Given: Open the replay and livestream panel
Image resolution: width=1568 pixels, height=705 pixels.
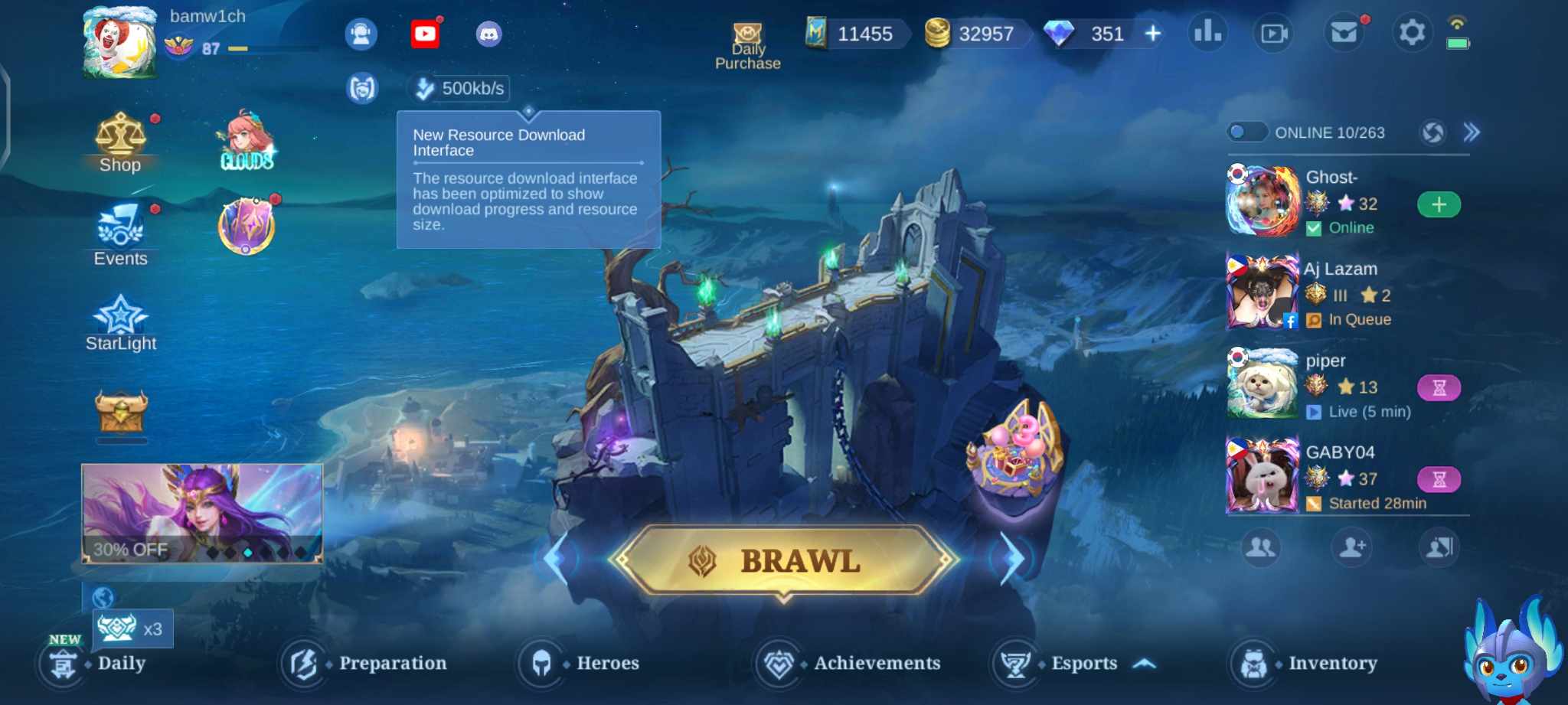Looking at the screenshot, I should [1273, 33].
